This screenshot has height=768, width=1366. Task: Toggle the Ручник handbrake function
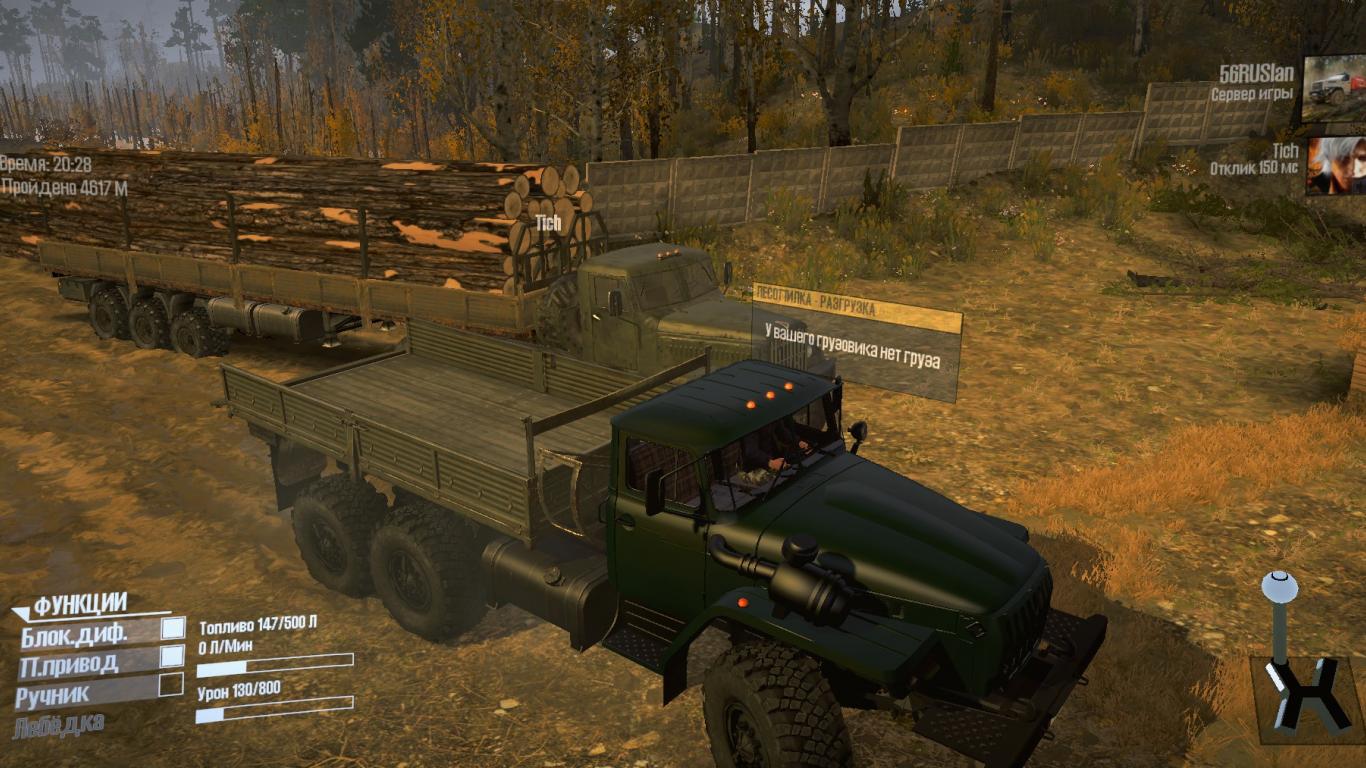point(171,685)
